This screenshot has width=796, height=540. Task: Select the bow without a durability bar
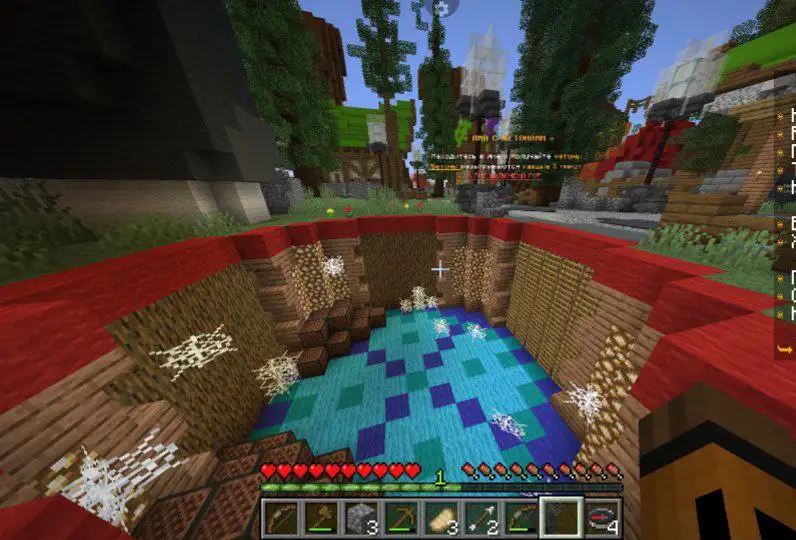point(279,517)
